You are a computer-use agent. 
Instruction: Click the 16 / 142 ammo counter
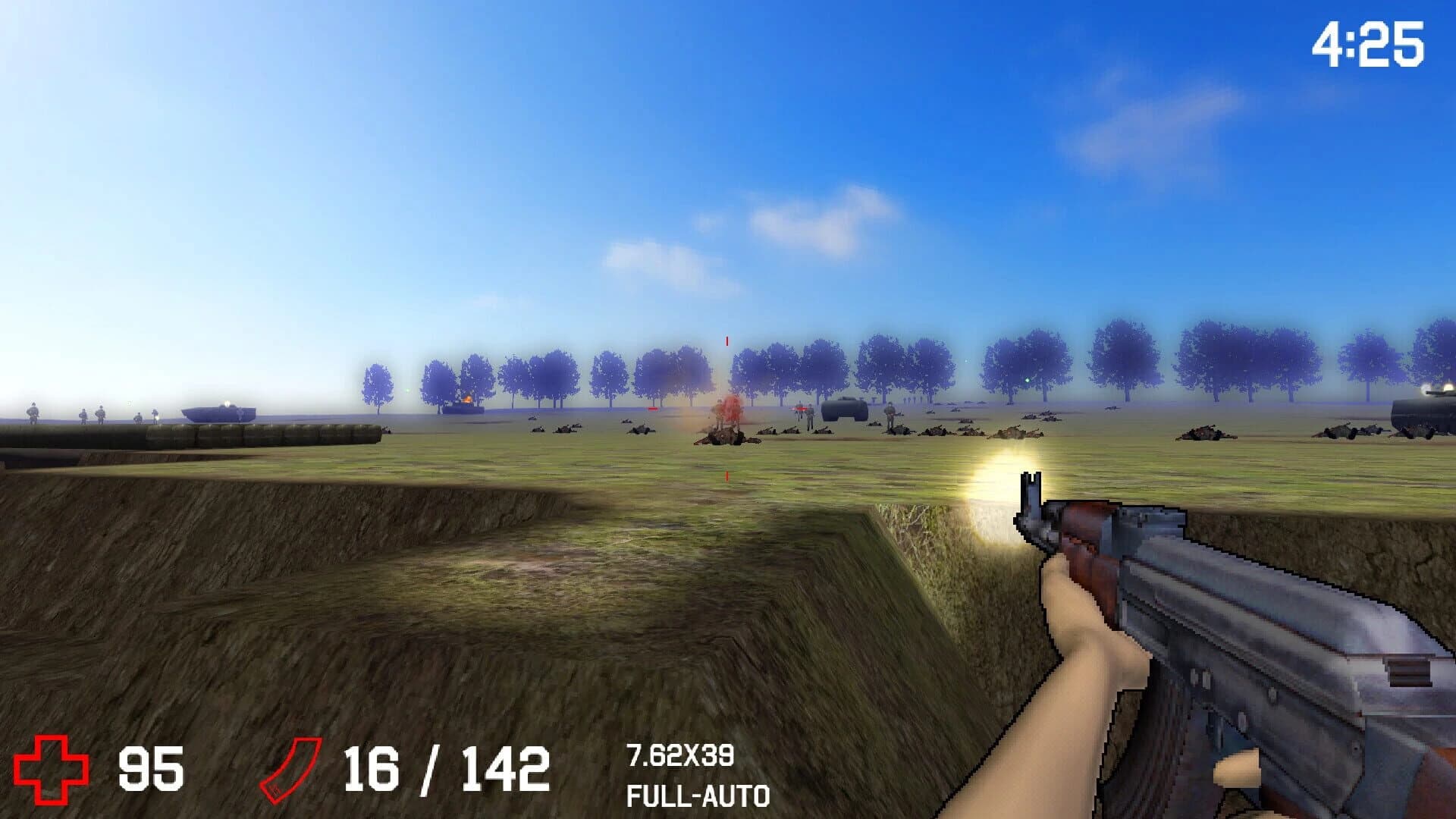[447, 768]
